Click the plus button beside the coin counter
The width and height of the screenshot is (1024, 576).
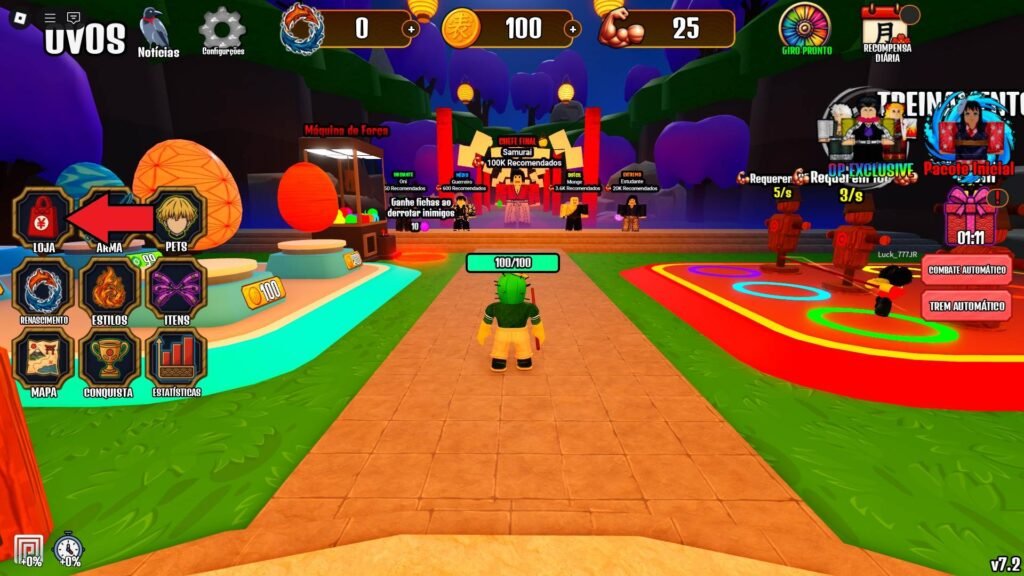pos(572,30)
